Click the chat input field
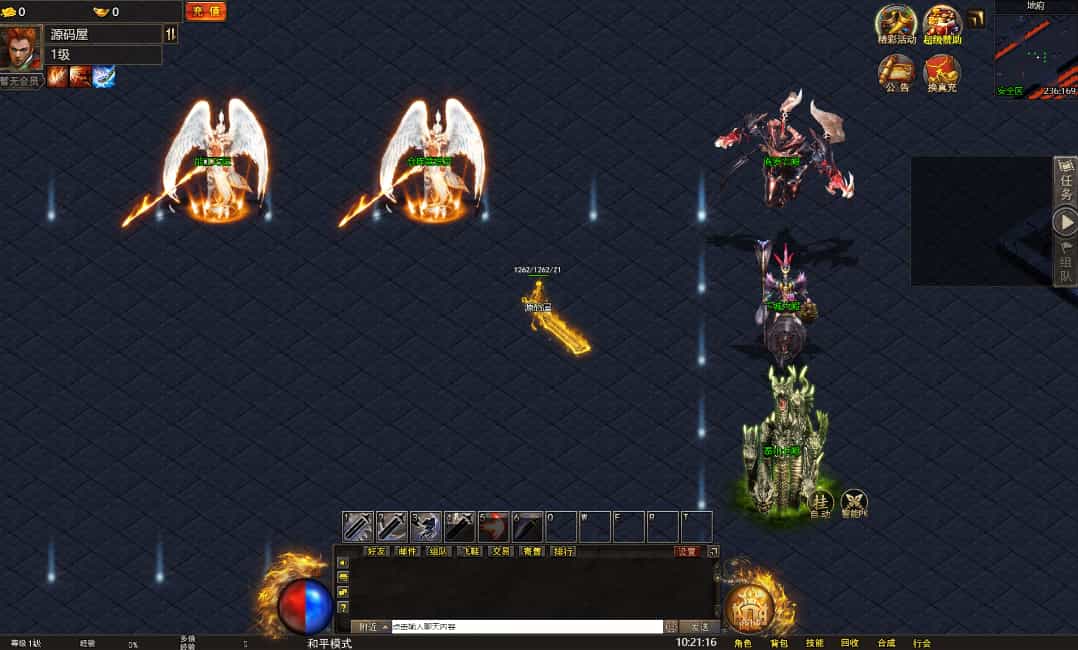This screenshot has height=650, width=1078. pyautogui.click(x=527, y=627)
